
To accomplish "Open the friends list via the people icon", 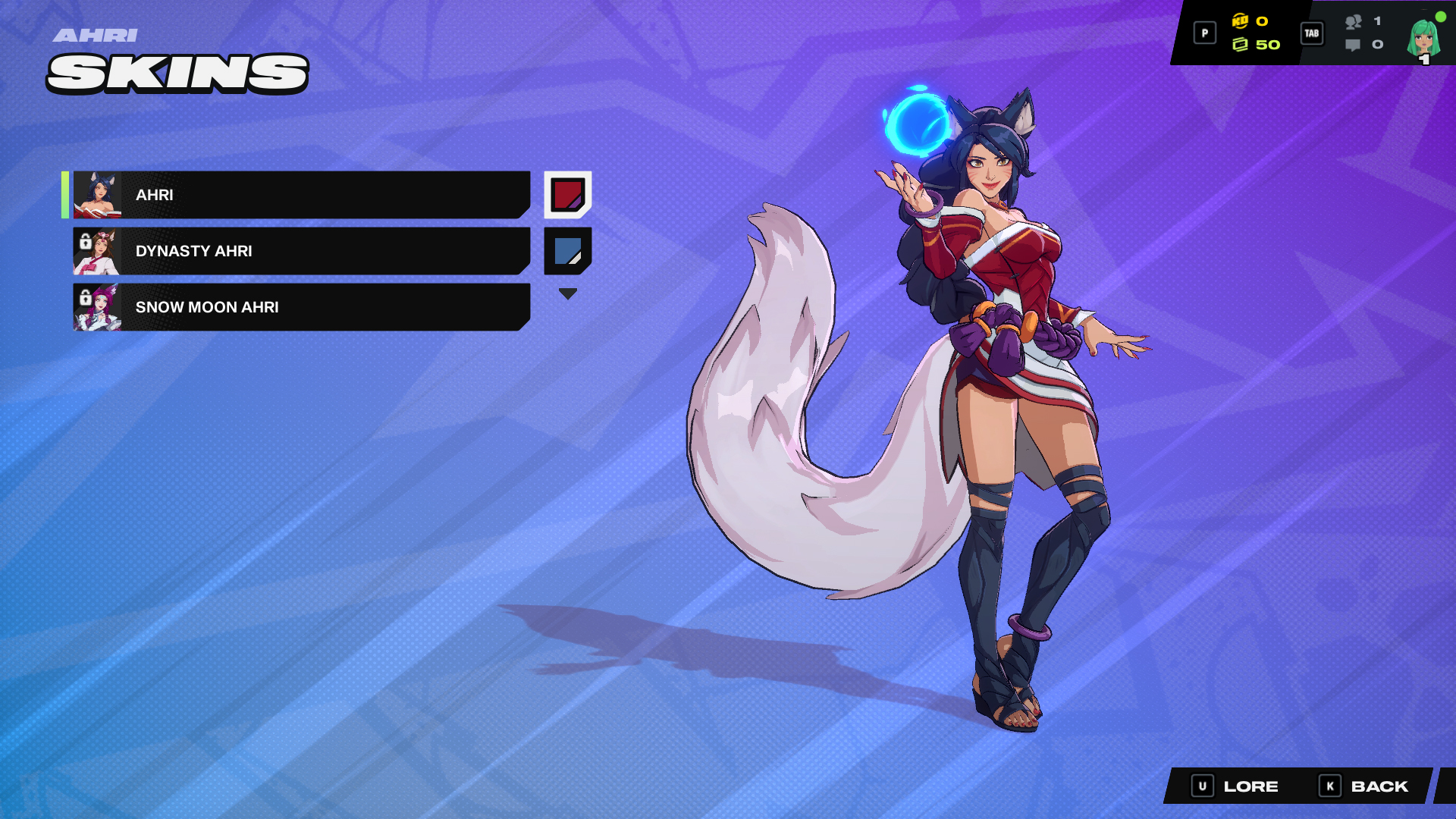I will click(x=1355, y=23).
